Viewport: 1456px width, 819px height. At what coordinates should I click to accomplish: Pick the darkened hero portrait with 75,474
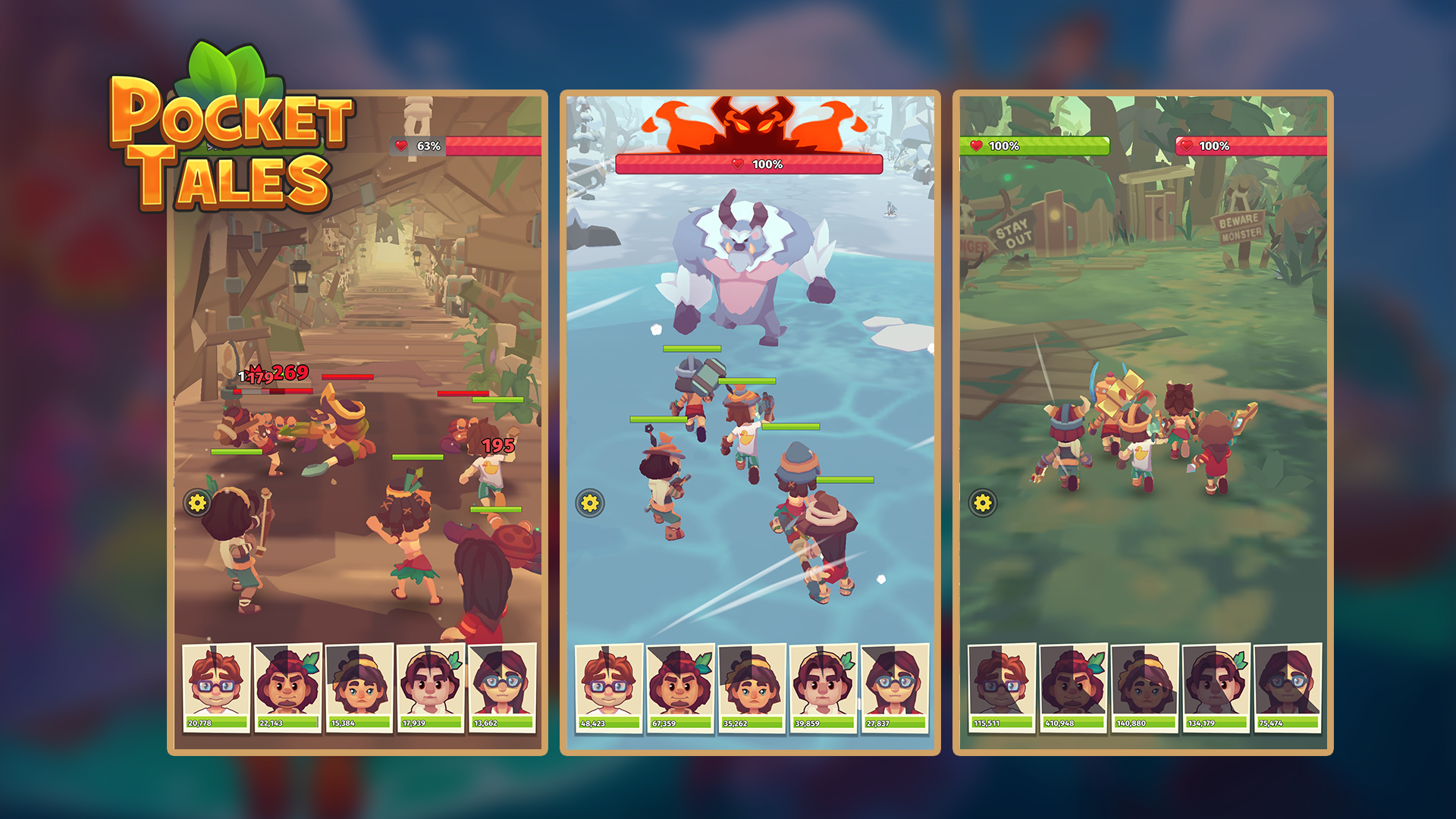(x=1288, y=686)
